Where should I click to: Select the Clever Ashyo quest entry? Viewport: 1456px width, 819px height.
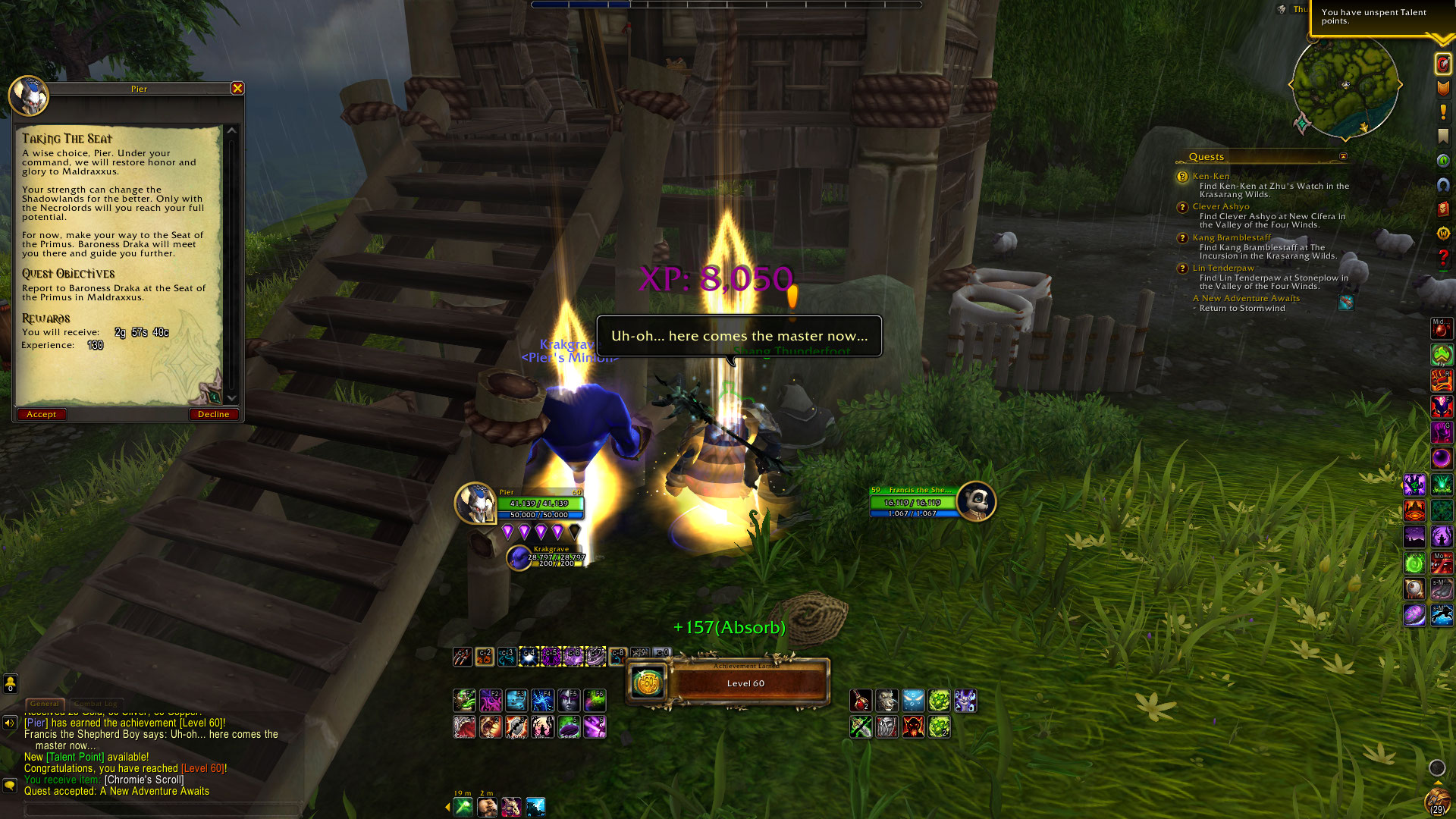click(1220, 206)
